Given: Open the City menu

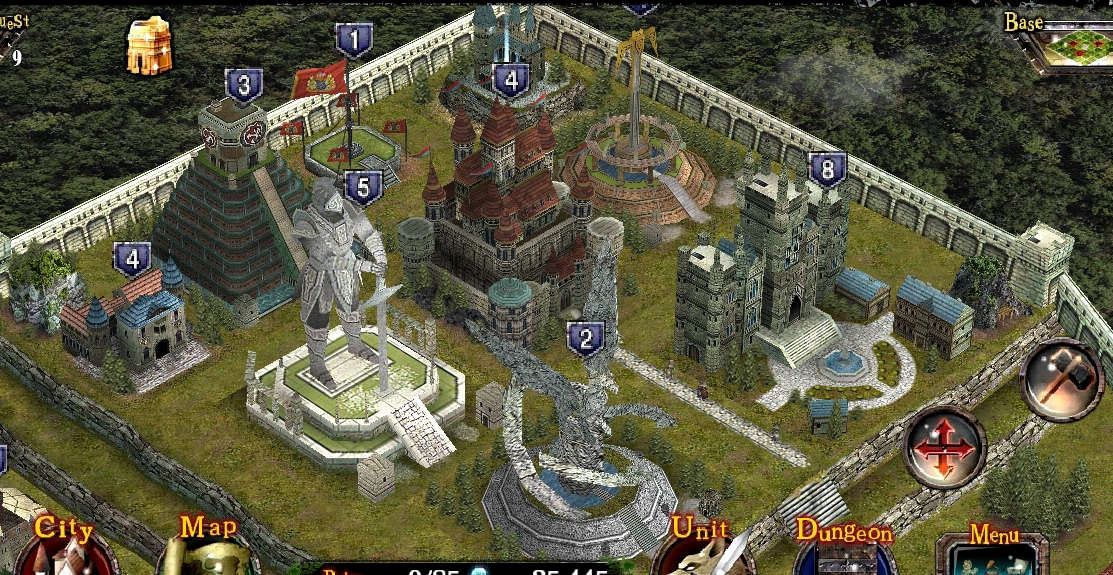Looking at the screenshot, I should click(64, 545).
